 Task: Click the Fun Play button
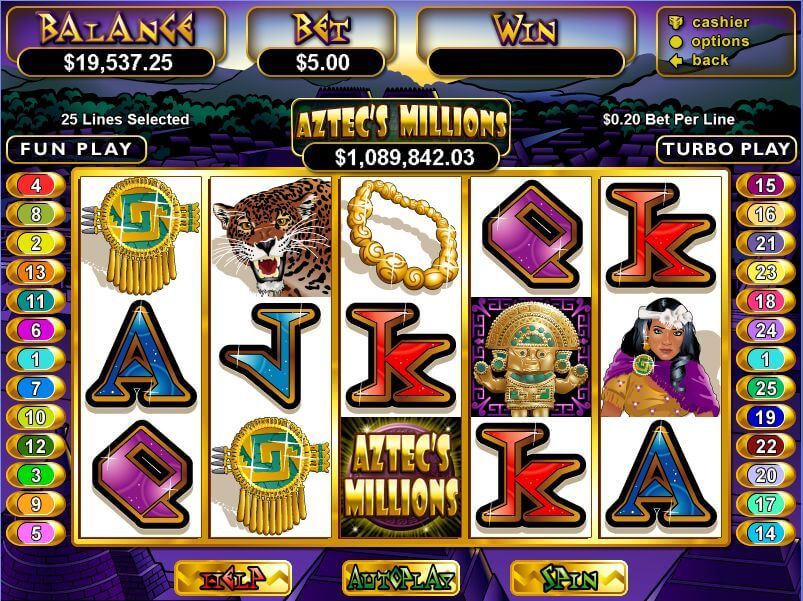[x=76, y=150]
